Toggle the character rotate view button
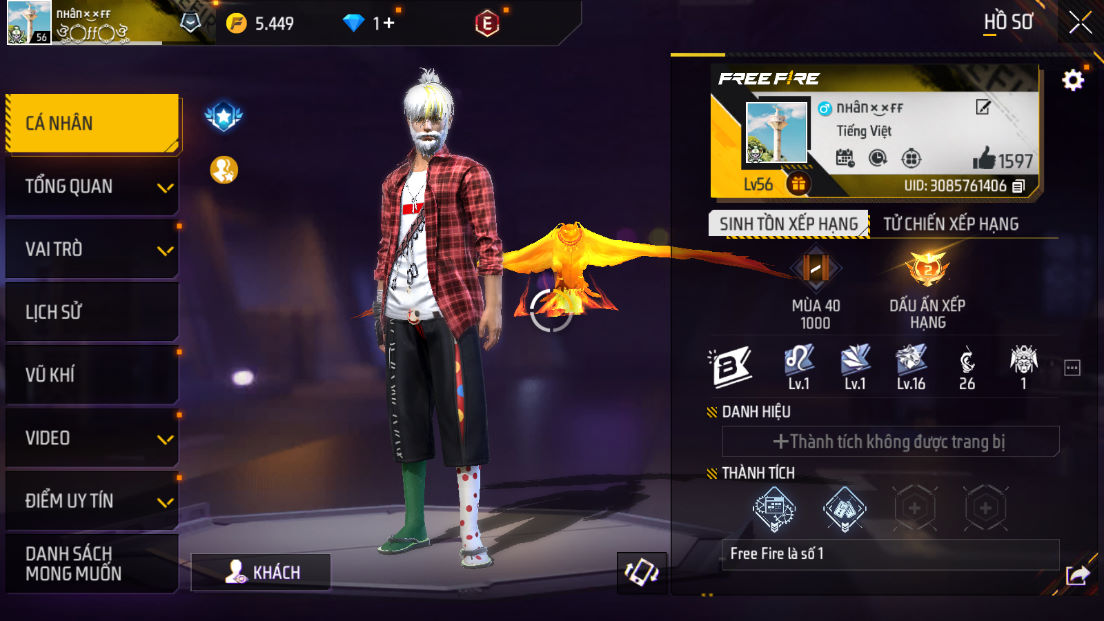The width and height of the screenshot is (1104, 621). pyautogui.click(x=641, y=572)
